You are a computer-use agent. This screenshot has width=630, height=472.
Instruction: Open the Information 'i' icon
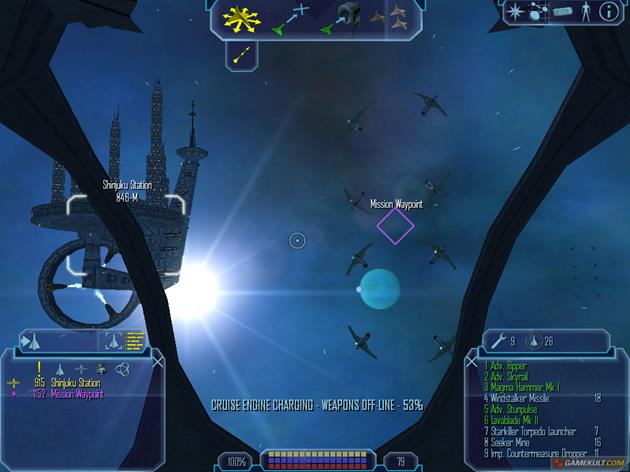tap(607, 12)
